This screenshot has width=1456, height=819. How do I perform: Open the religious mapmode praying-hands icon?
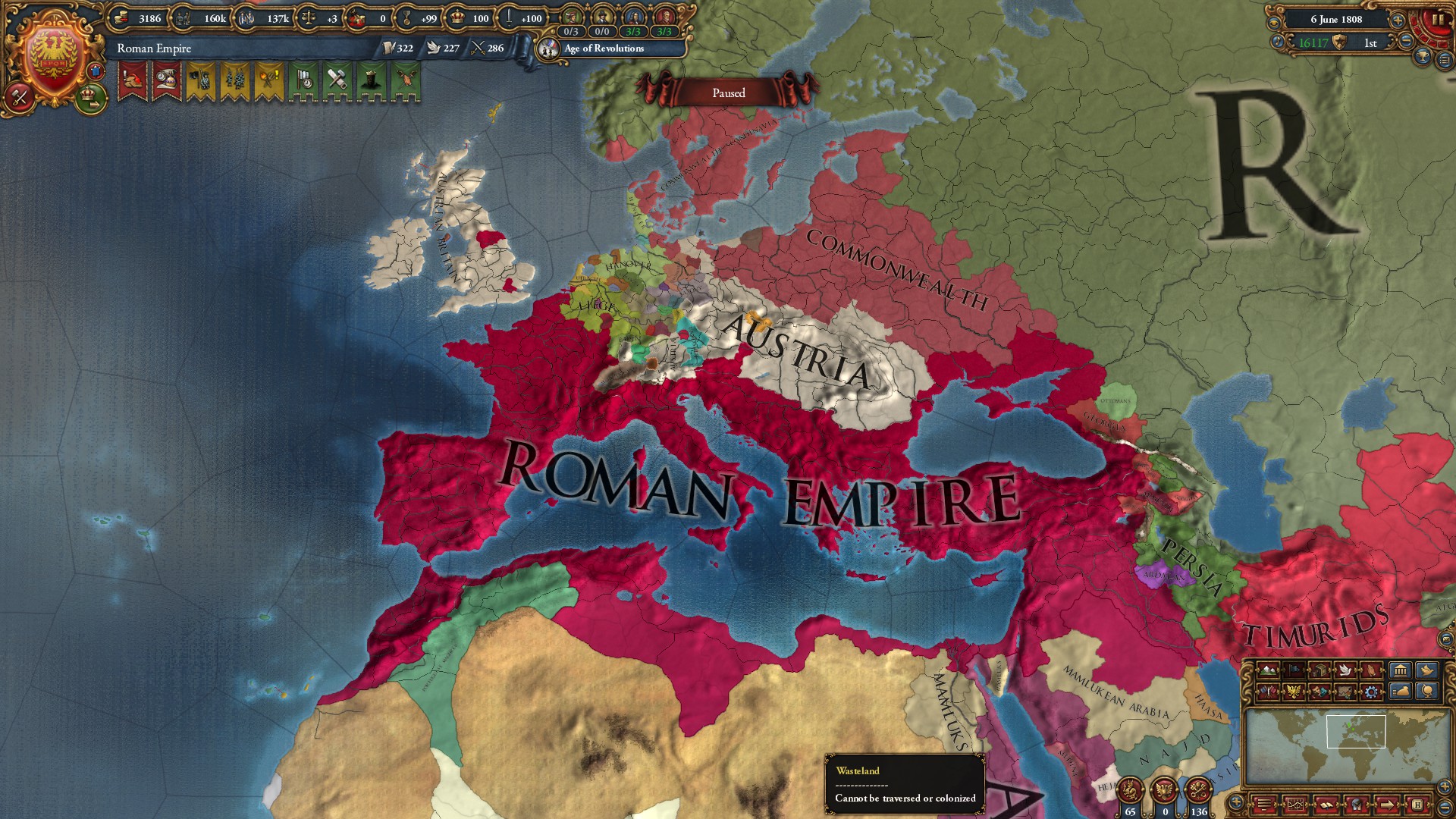pos(1371,670)
